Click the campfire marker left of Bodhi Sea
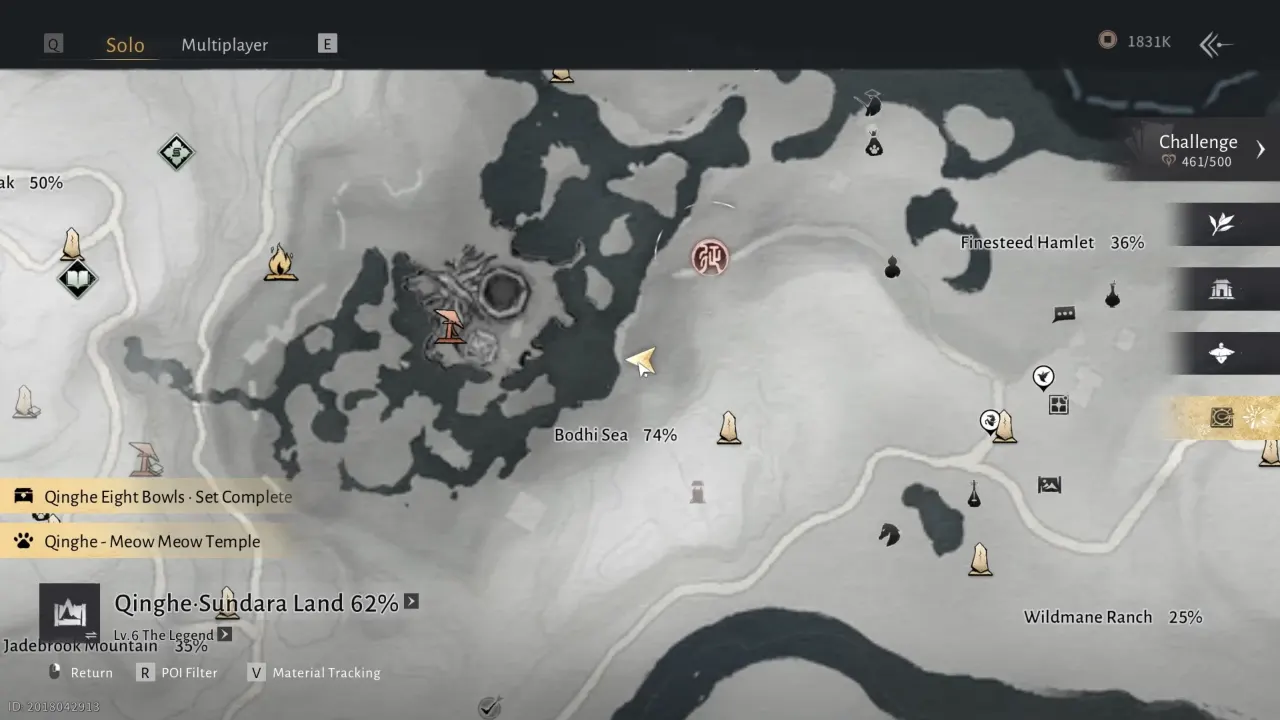The height and width of the screenshot is (720, 1280). pyautogui.click(x=281, y=262)
